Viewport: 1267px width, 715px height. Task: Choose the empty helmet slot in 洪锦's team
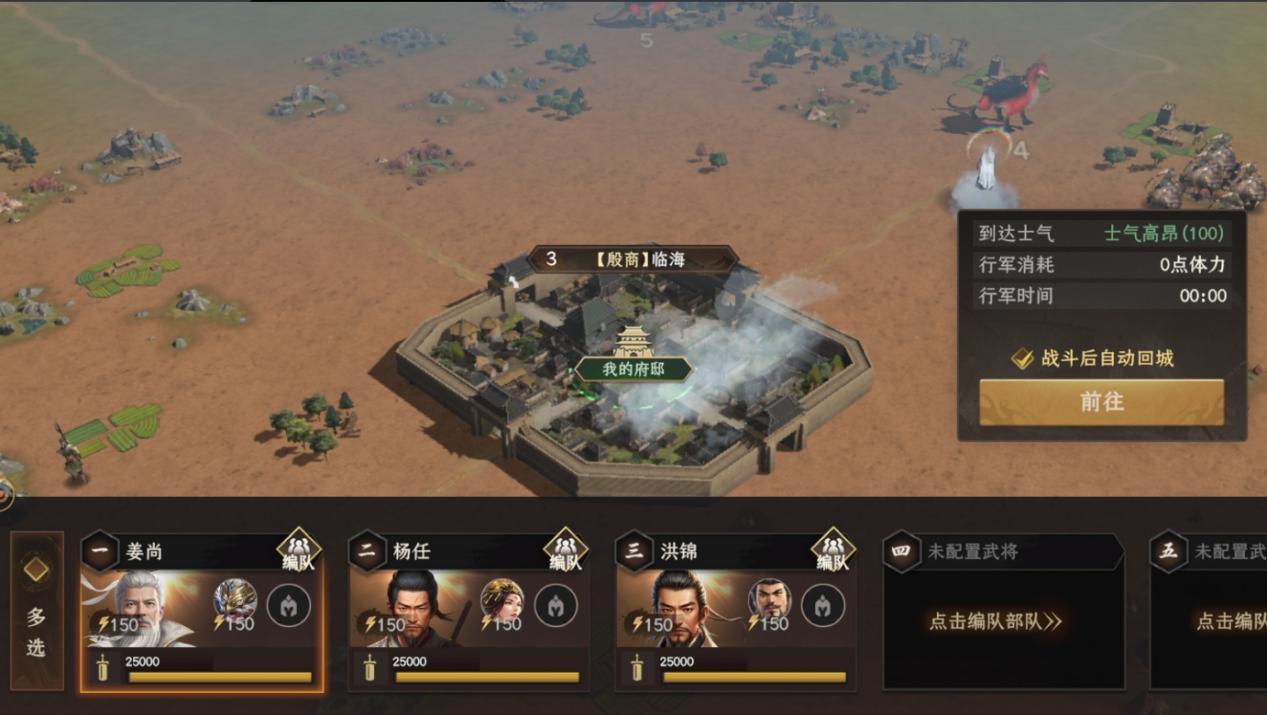(823, 606)
